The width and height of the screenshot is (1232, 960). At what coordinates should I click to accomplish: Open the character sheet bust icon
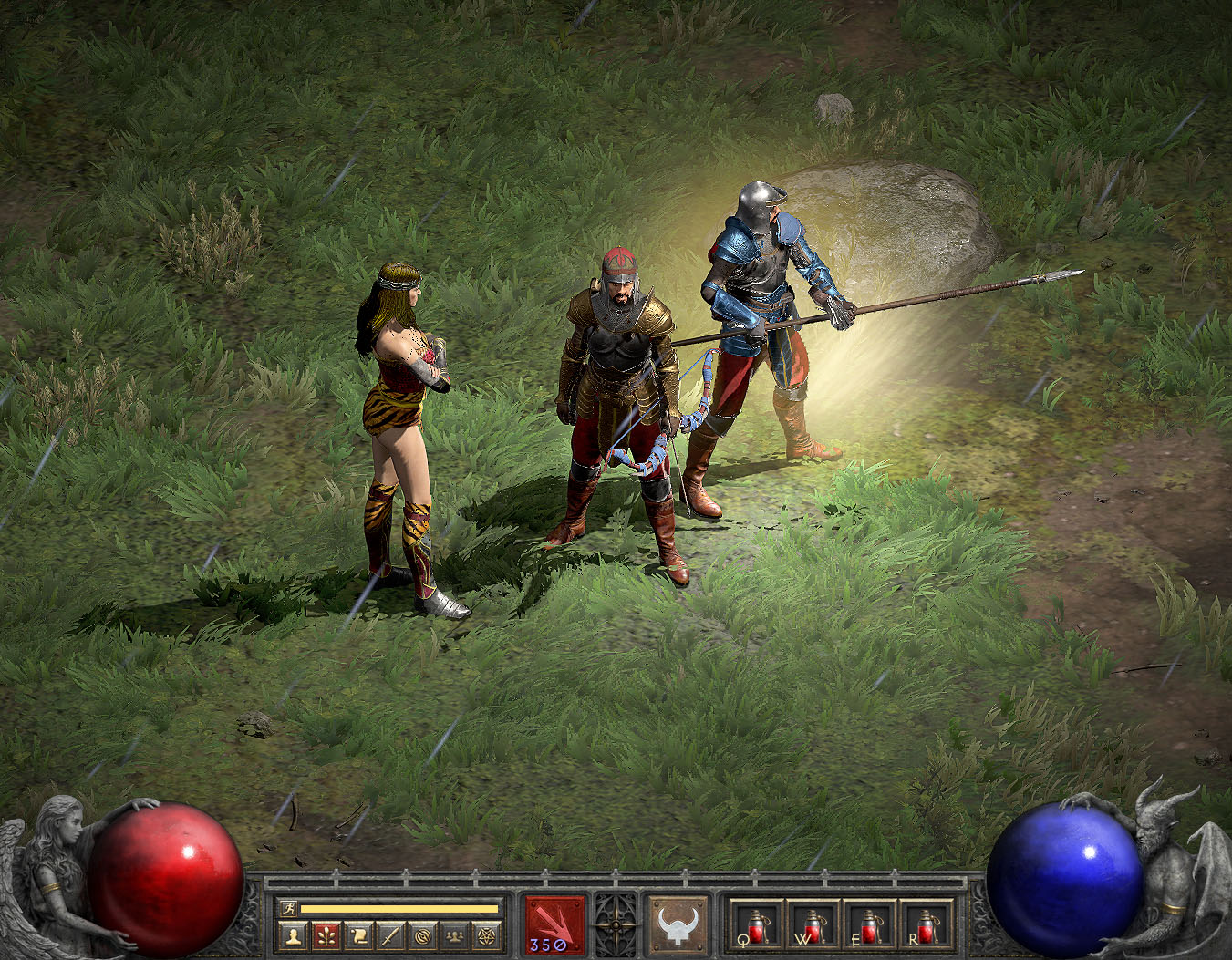point(293,935)
